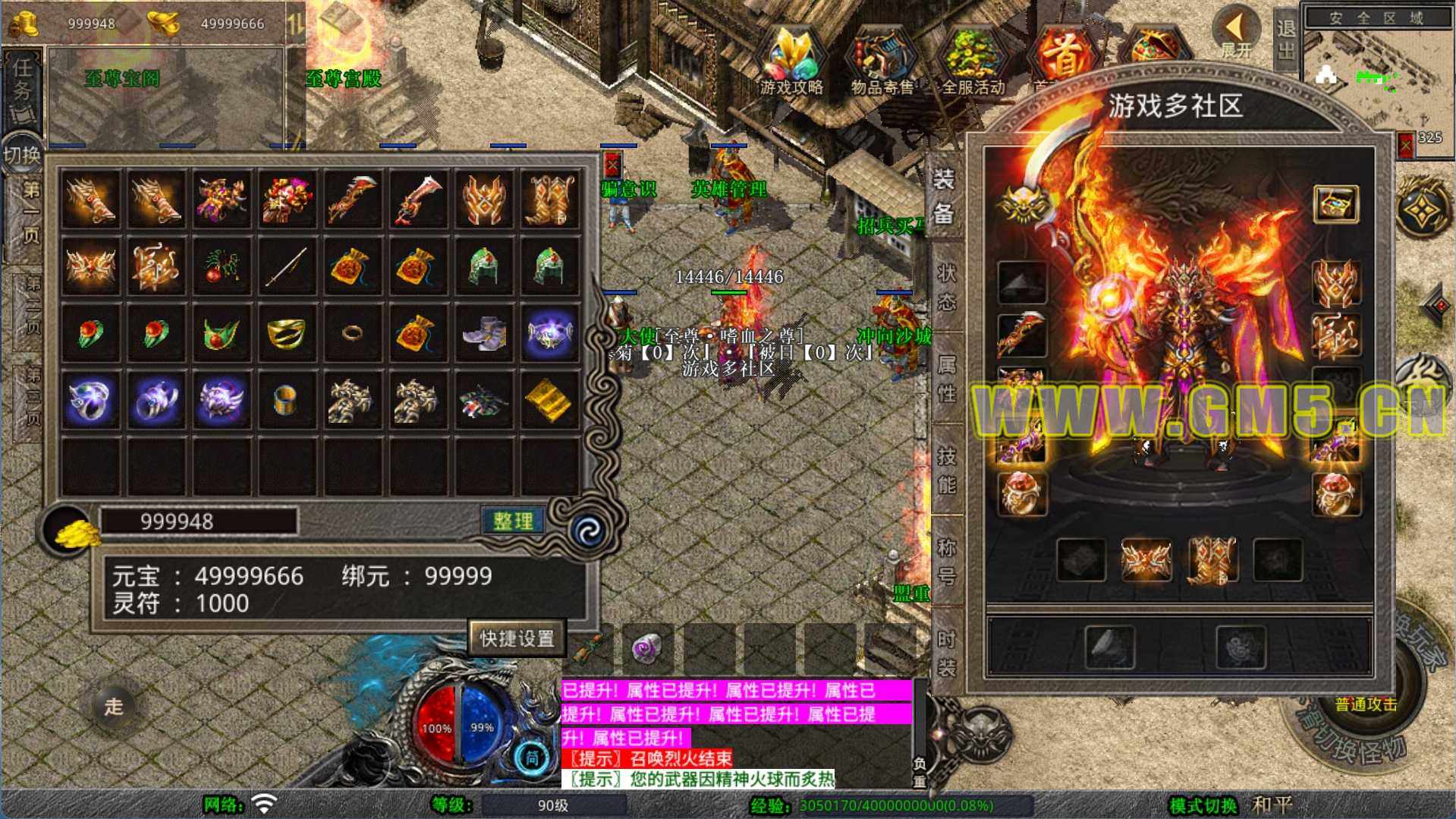Show the 技能 skills tab
Viewport: 1456px width, 819px height.
coord(946,470)
